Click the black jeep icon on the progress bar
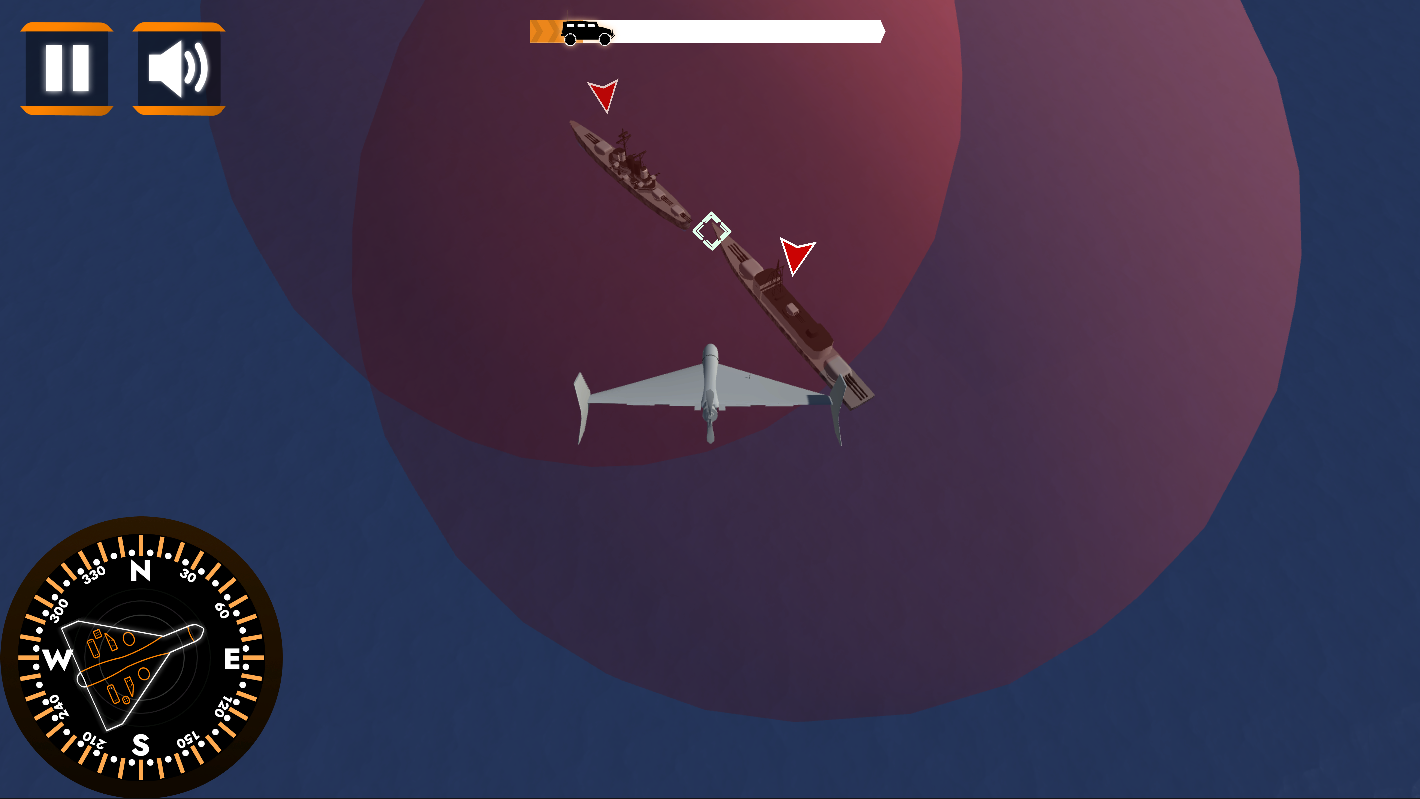Image resolution: width=1420 pixels, height=799 pixels. click(585, 30)
